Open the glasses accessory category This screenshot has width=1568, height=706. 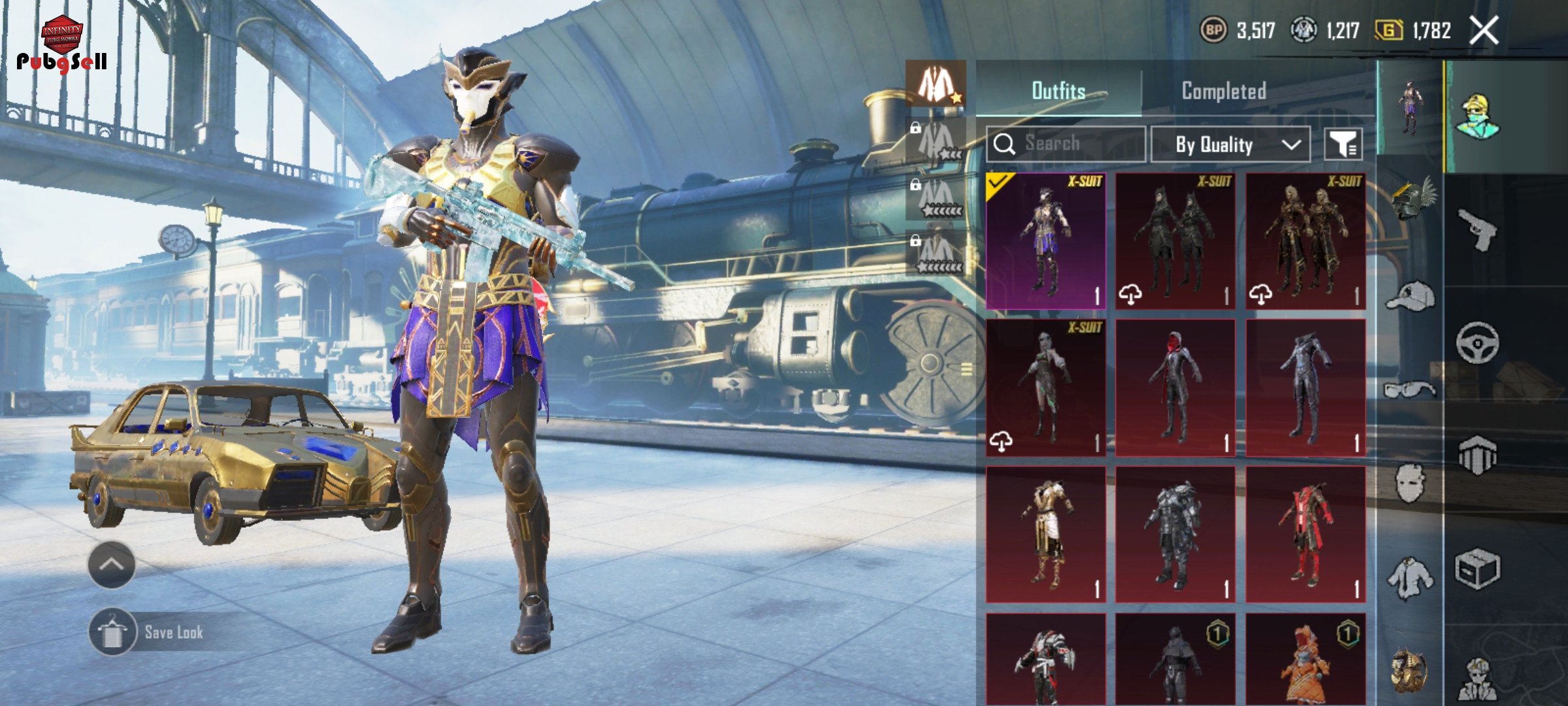pos(1411,390)
